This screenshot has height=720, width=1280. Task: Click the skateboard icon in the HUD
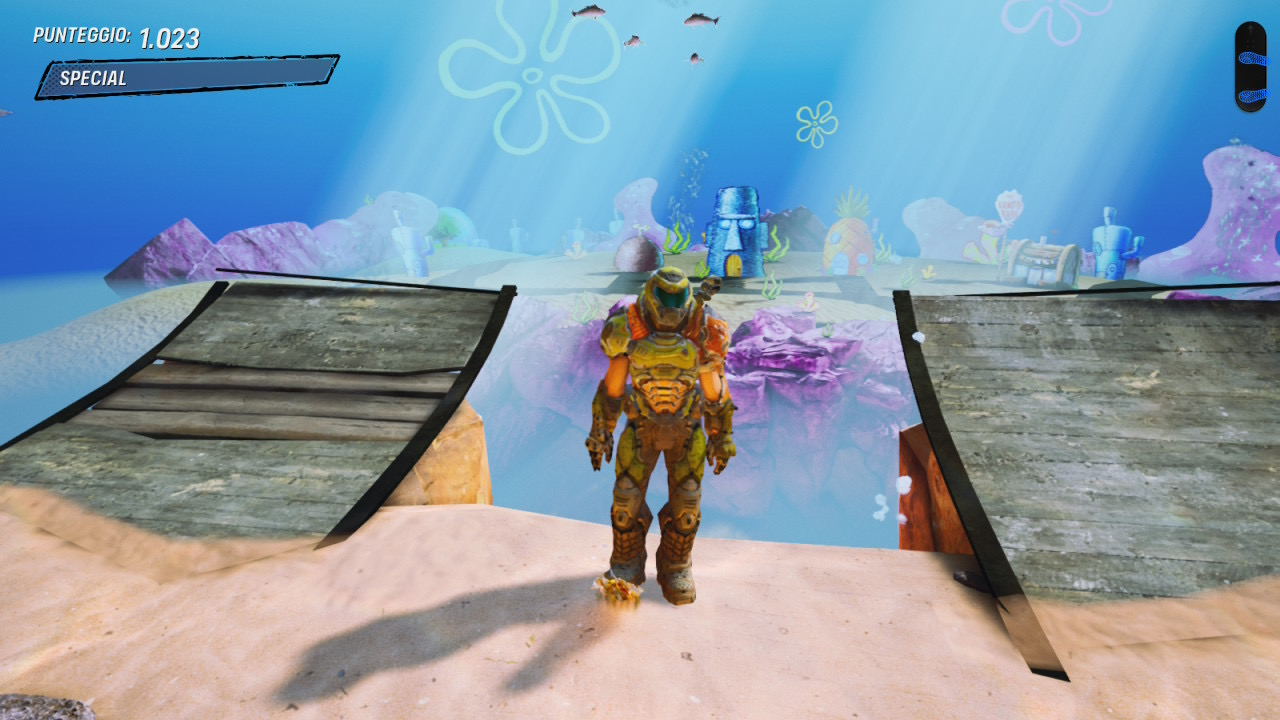[1250, 66]
